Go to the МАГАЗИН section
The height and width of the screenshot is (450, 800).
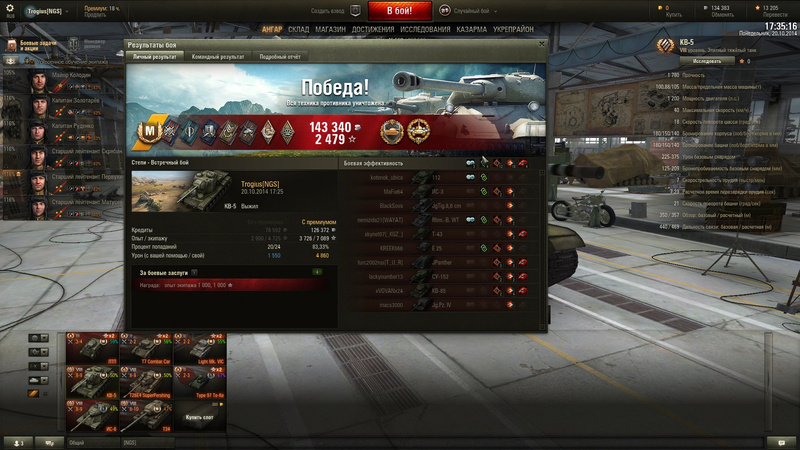330,29
